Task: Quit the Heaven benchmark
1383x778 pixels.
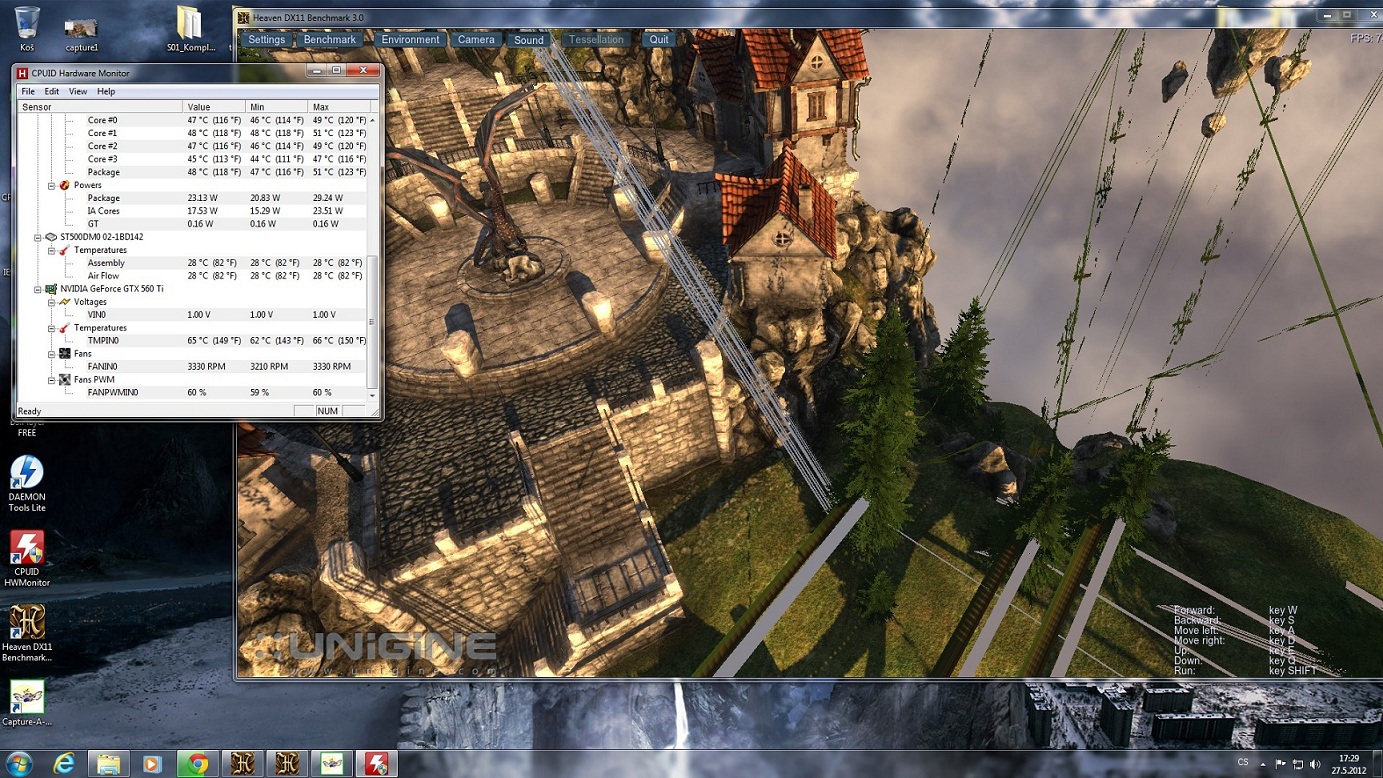Action: point(658,40)
